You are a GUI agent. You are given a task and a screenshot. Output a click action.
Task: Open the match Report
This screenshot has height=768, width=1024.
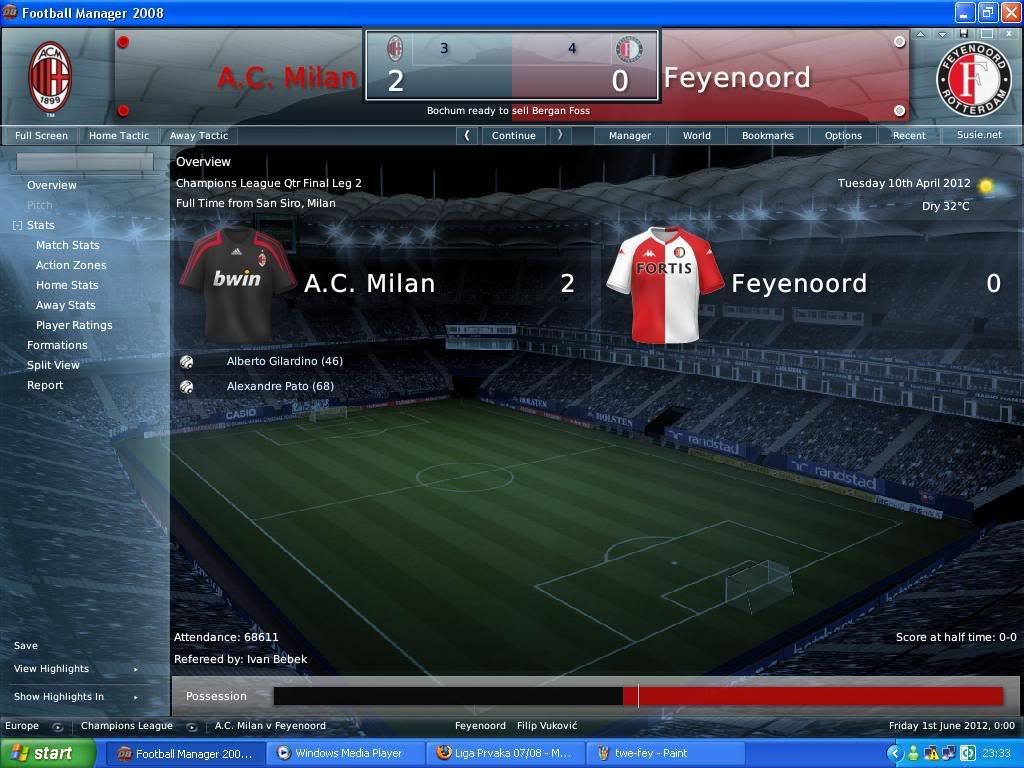(45, 385)
